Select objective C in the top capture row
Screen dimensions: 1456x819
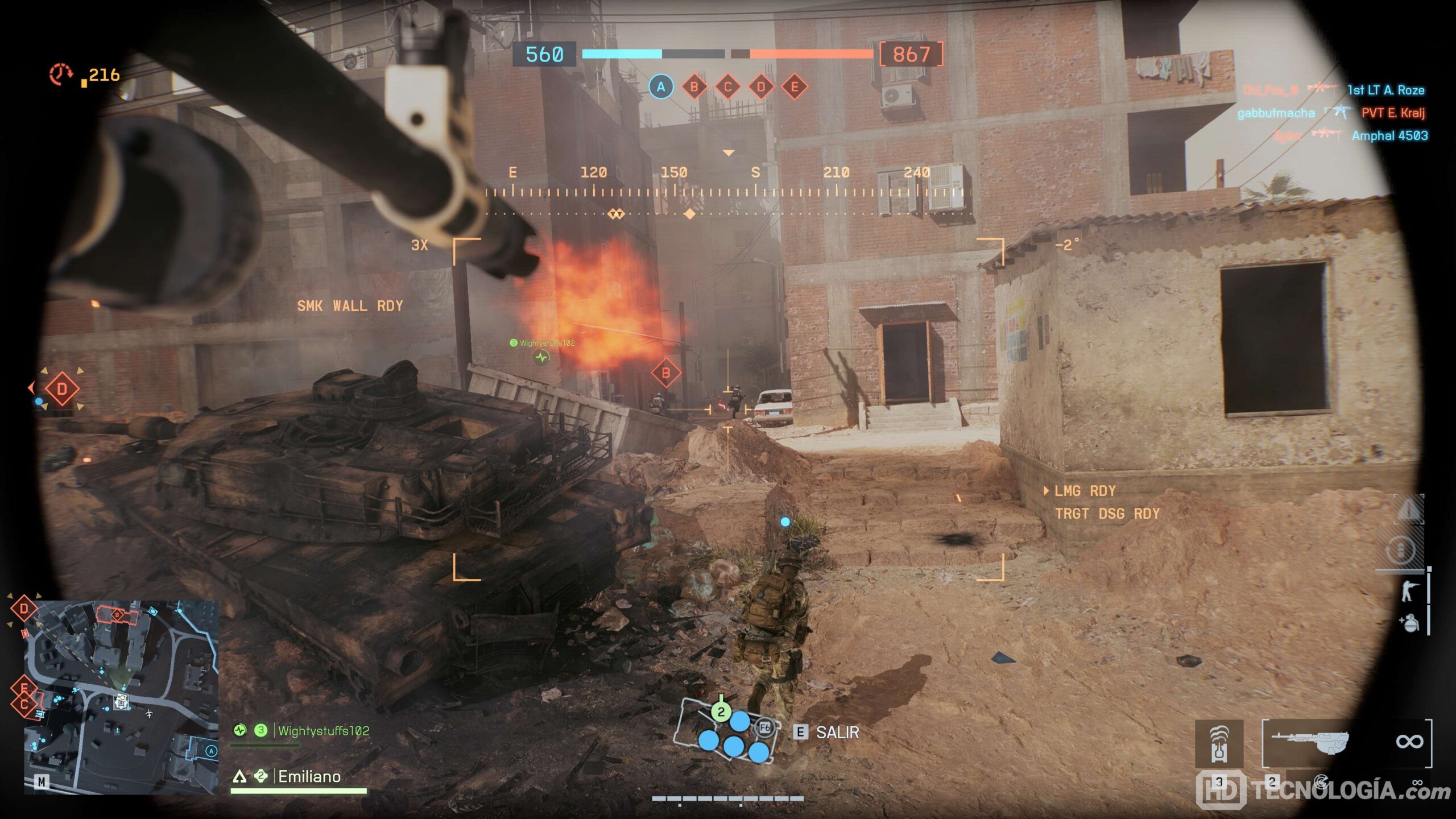tap(727, 87)
